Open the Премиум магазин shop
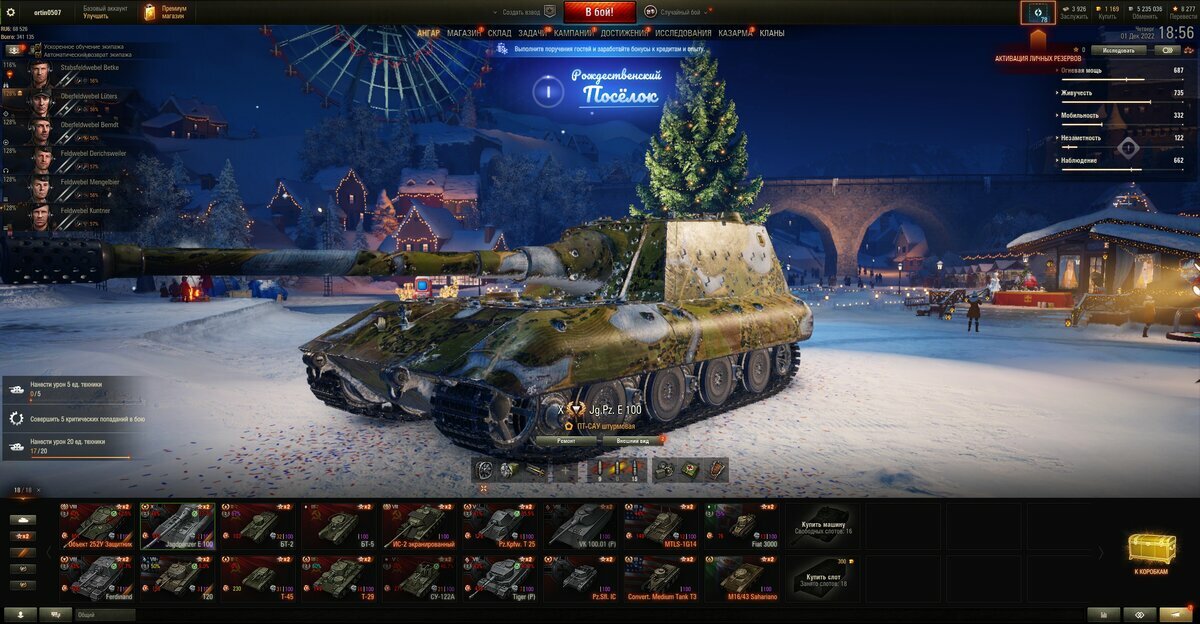1200x624 pixels. (165, 12)
